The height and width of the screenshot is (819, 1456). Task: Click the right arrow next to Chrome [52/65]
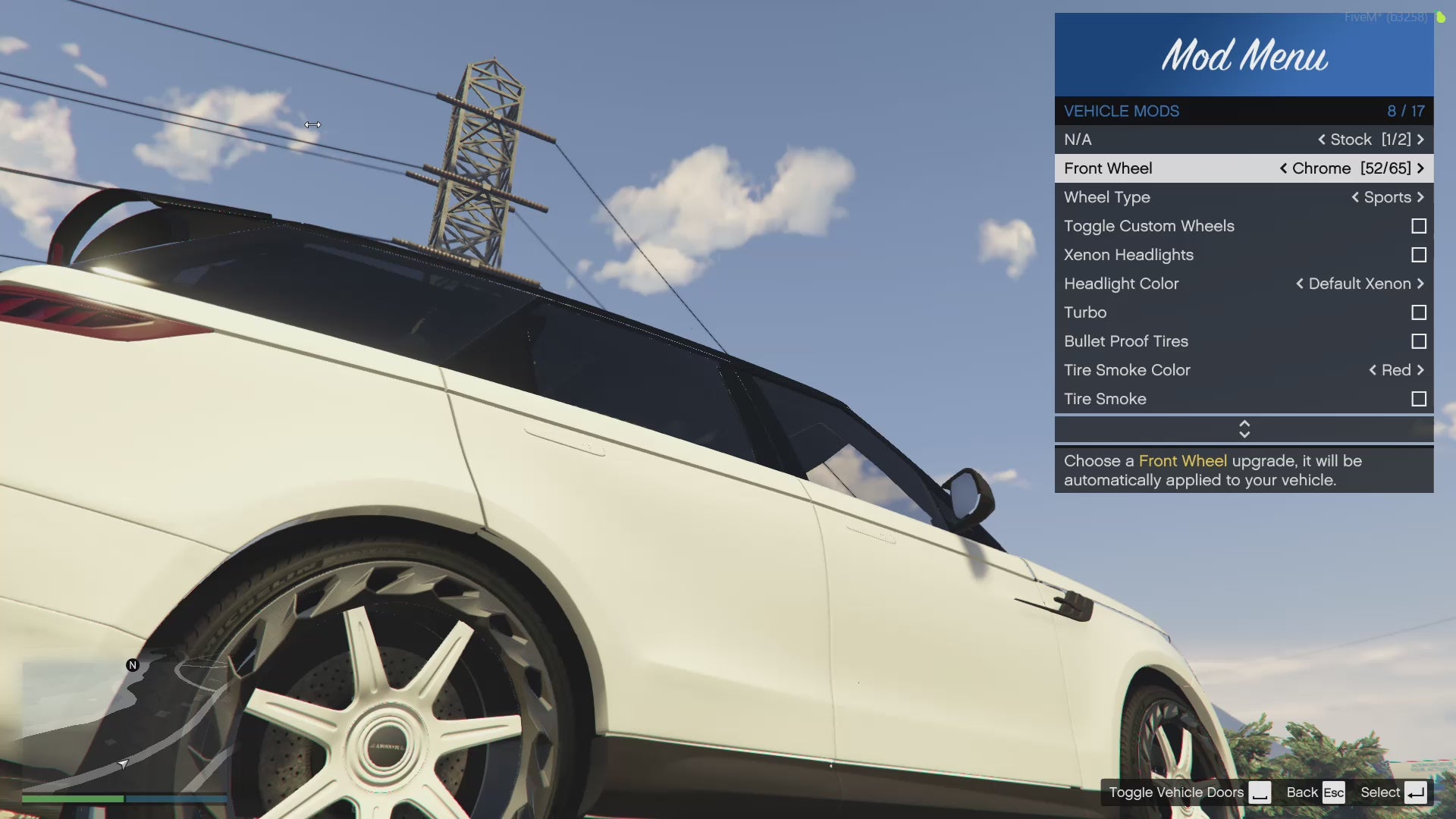coord(1420,168)
